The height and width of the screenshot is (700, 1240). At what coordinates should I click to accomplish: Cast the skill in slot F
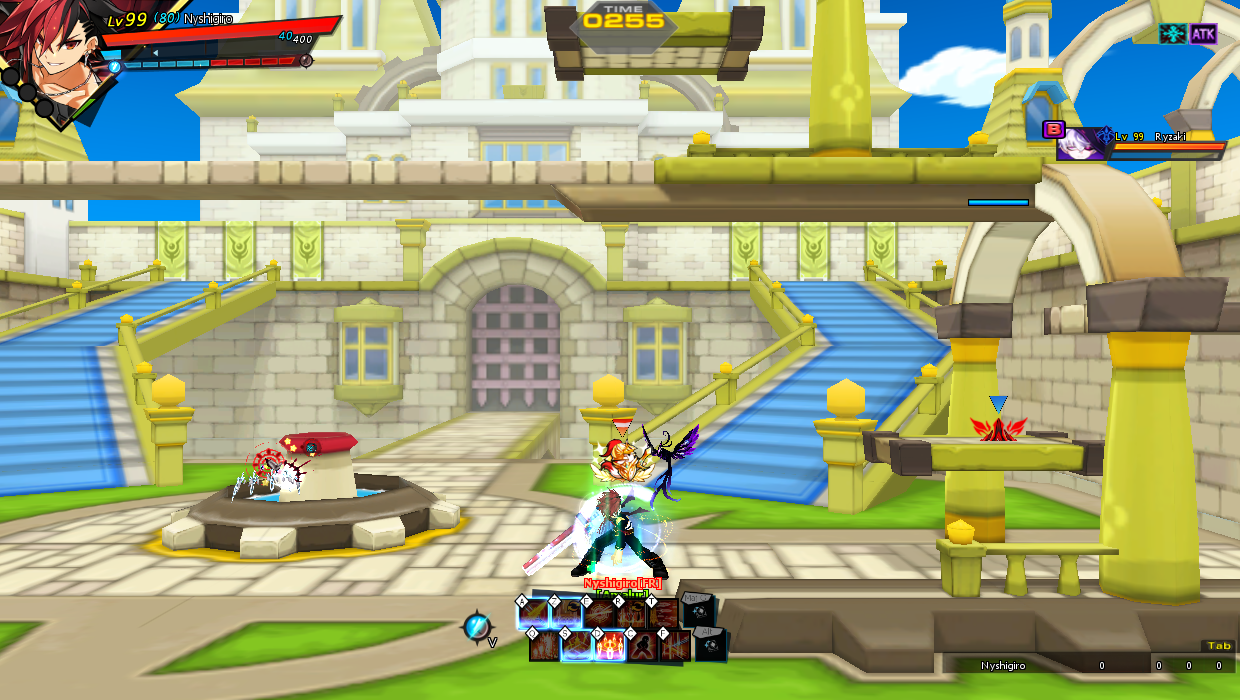pyautogui.click(x=675, y=646)
